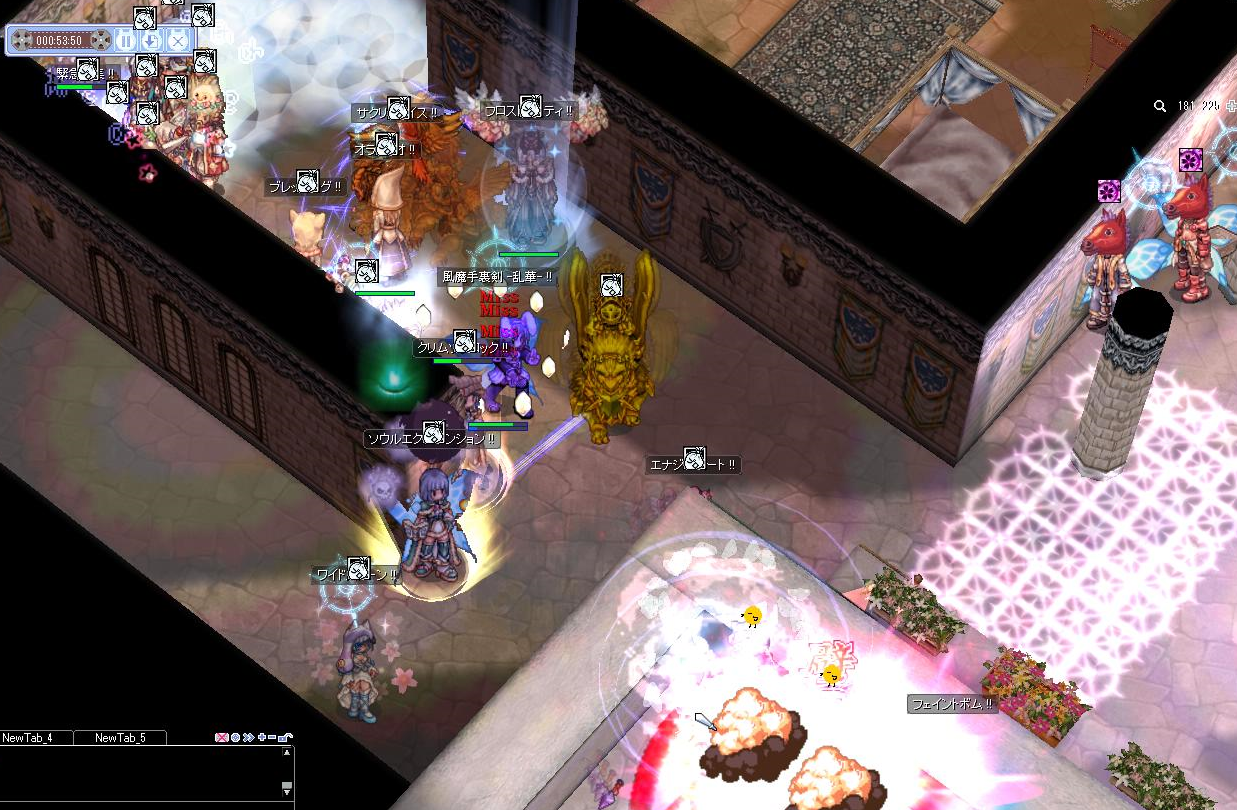Image resolution: width=1237 pixels, height=810 pixels.
Task: Click the minimap magnifier icon
Action: (x=1160, y=106)
